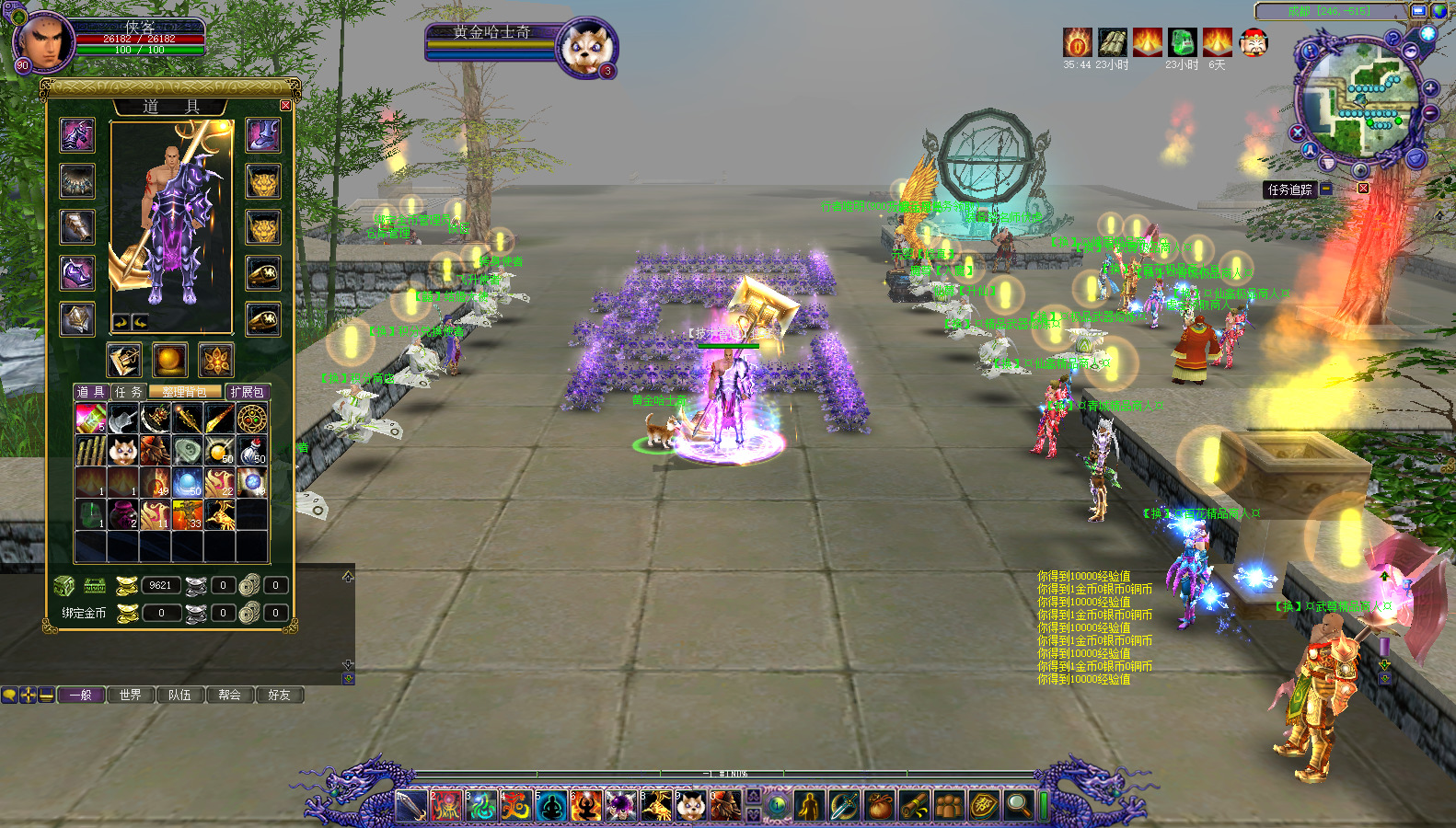Close the 道具 inventory panel

pyautogui.click(x=285, y=106)
